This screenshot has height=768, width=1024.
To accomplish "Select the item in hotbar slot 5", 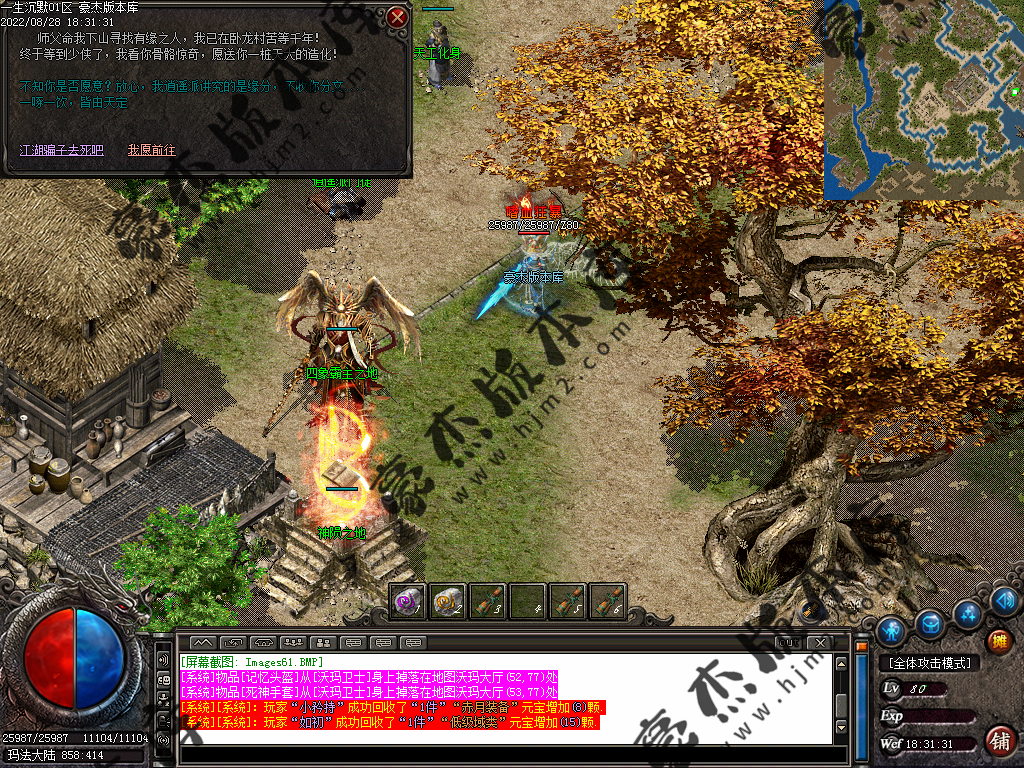I will coord(568,600).
